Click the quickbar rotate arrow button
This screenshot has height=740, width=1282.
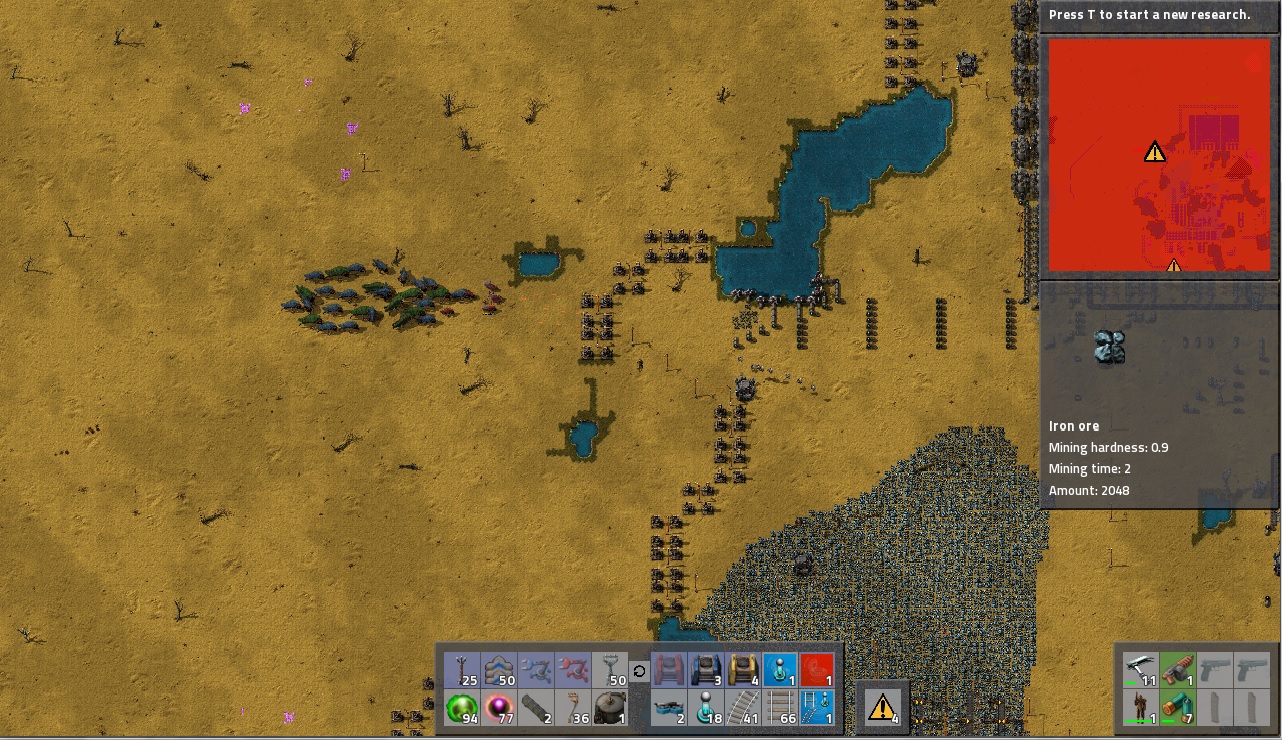(x=640, y=671)
